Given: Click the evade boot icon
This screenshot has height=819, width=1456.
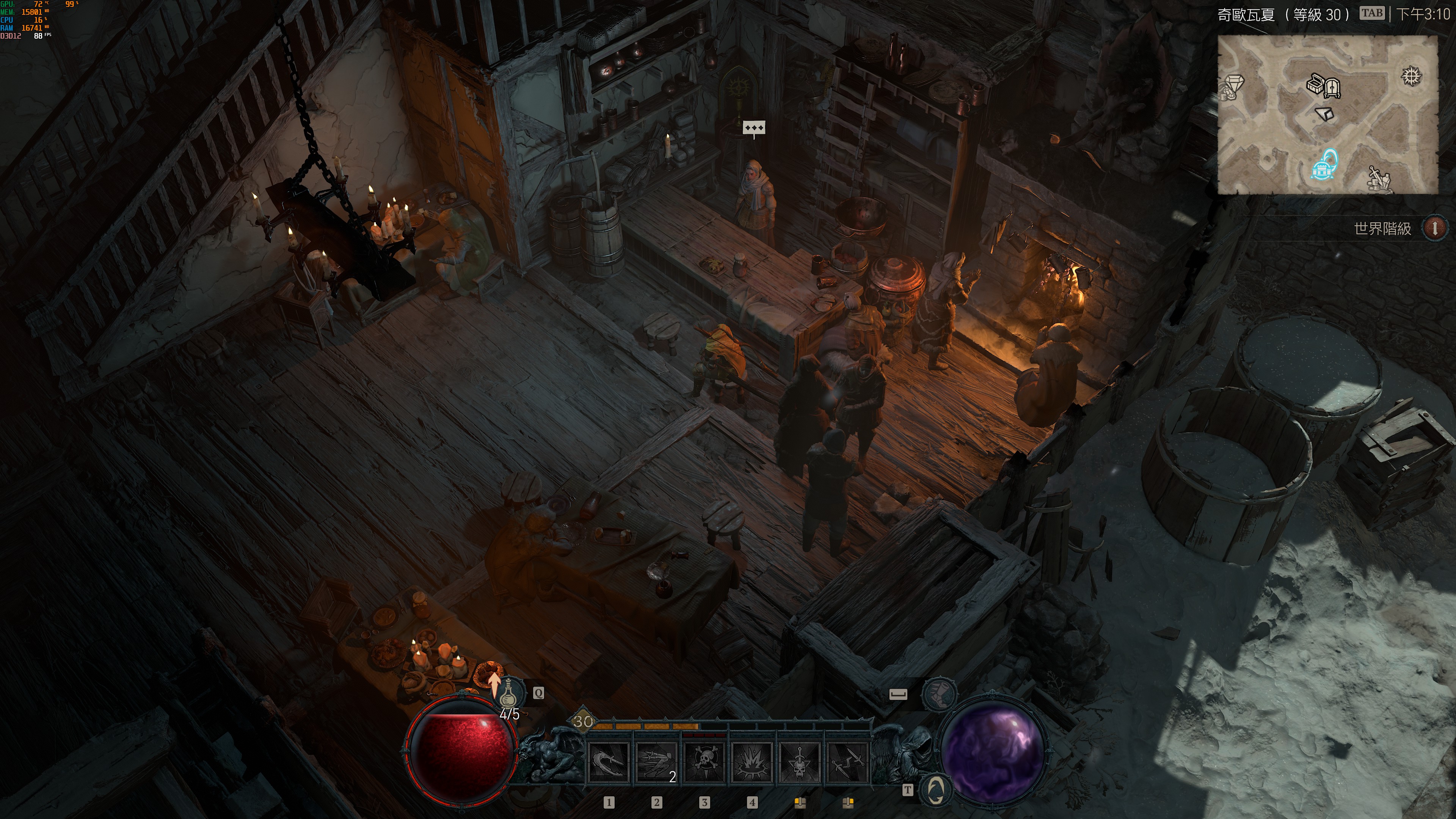Looking at the screenshot, I should click(939, 693).
